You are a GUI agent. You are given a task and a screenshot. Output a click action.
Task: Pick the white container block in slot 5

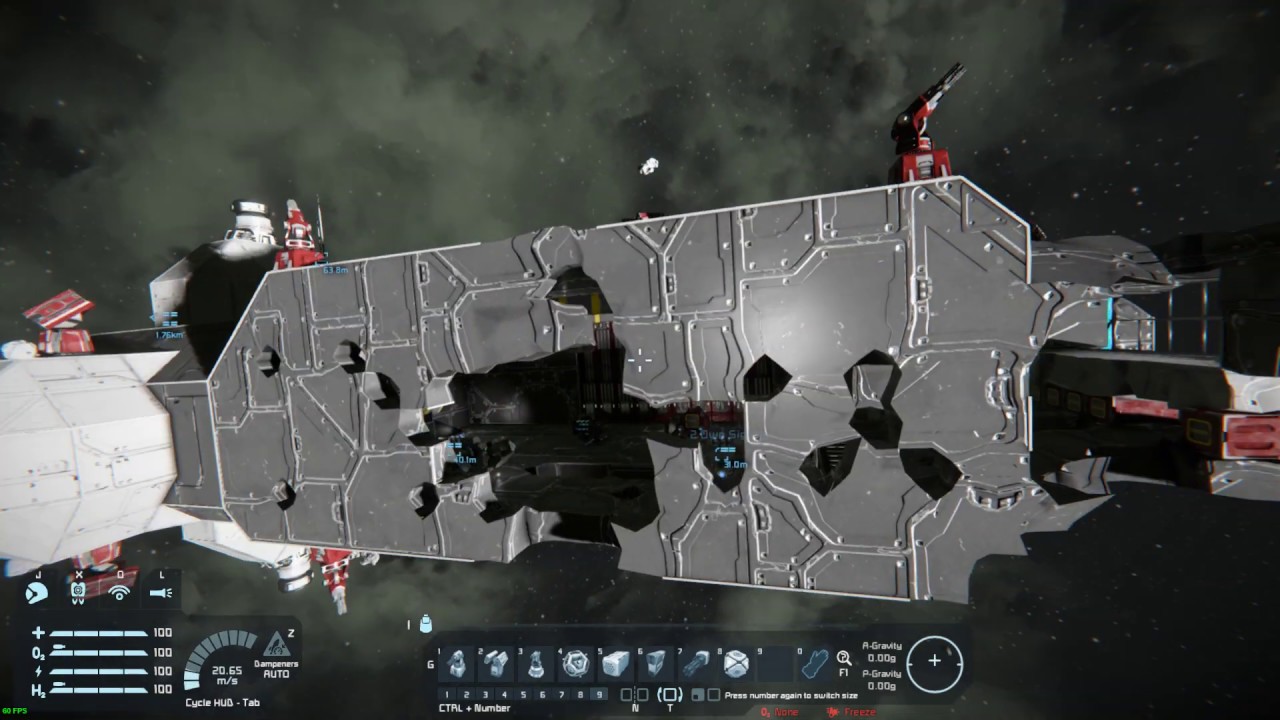[x=617, y=664]
